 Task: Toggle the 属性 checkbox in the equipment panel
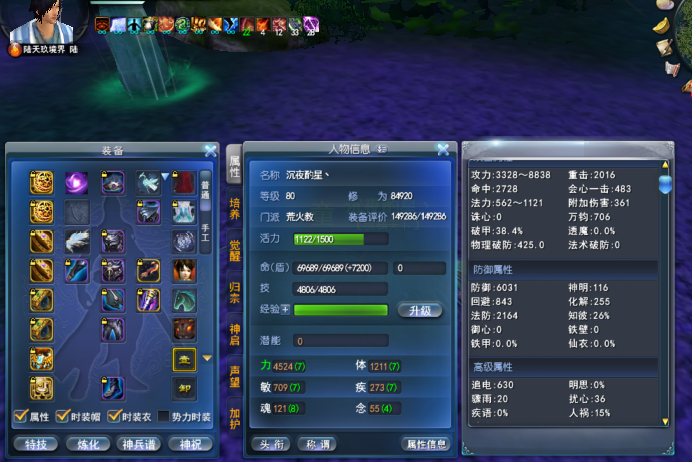[x=20, y=417]
